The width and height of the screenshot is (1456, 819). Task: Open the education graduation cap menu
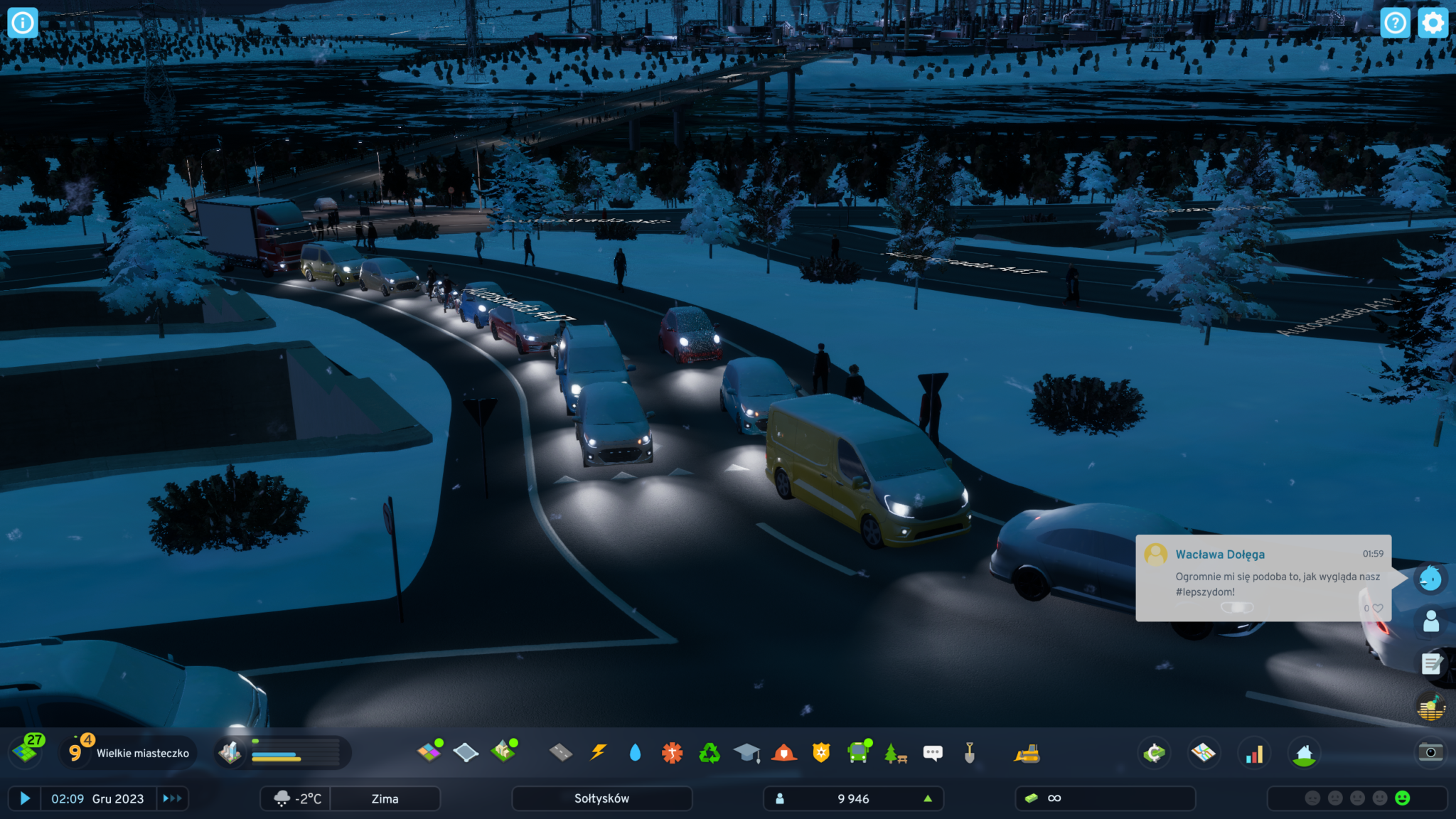coord(746,752)
